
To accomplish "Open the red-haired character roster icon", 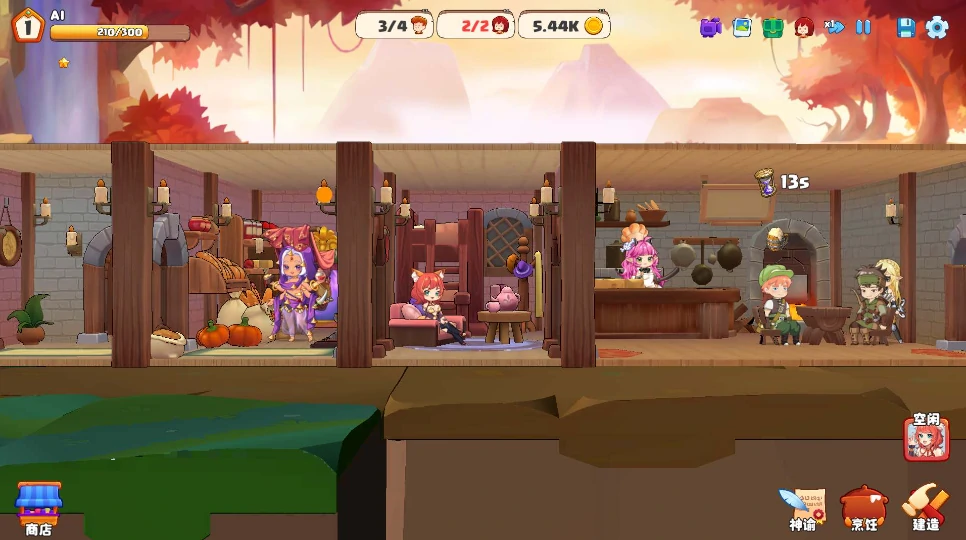I will [803, 27].
